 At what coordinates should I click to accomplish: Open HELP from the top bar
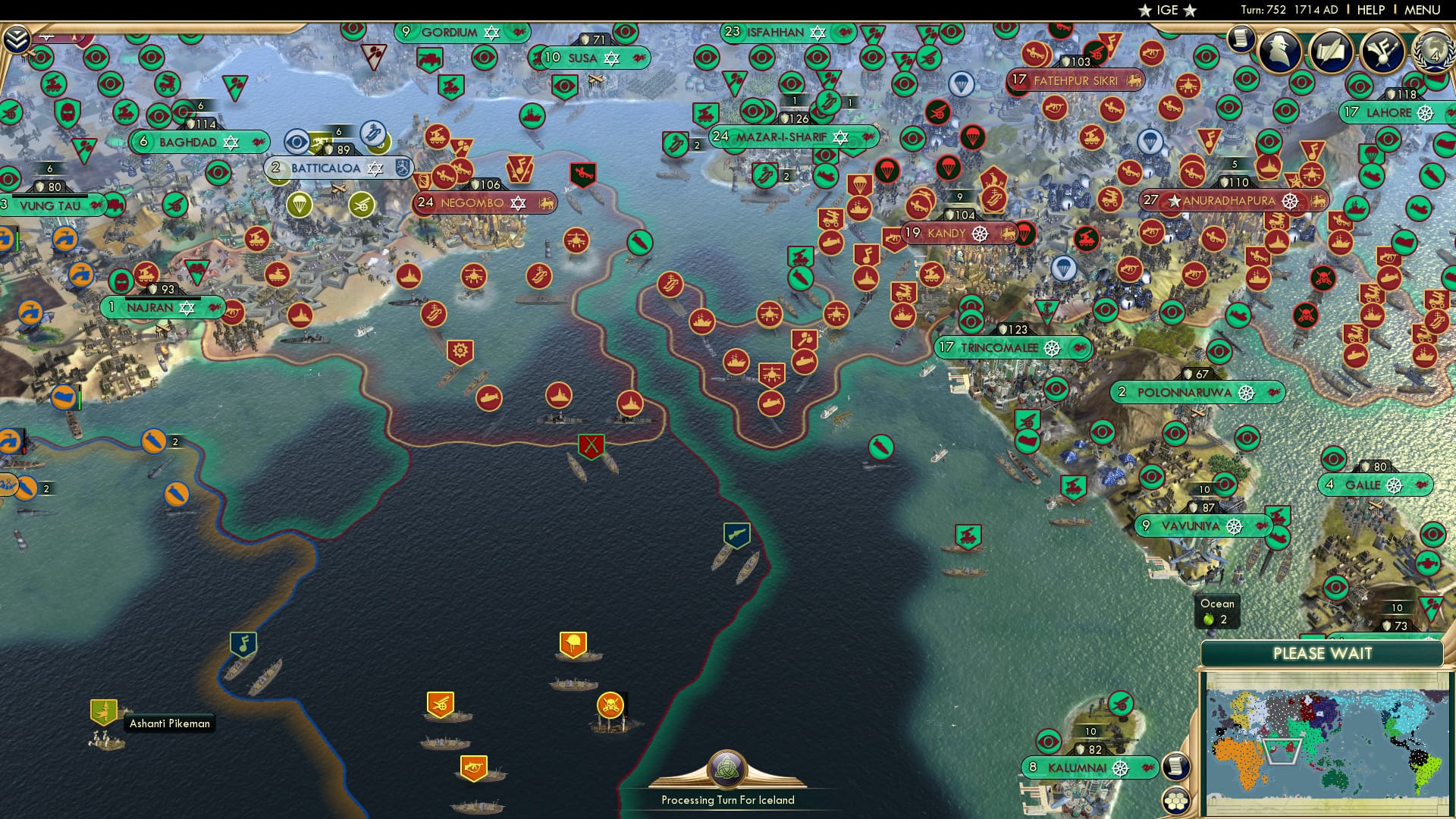(1370, 10)
